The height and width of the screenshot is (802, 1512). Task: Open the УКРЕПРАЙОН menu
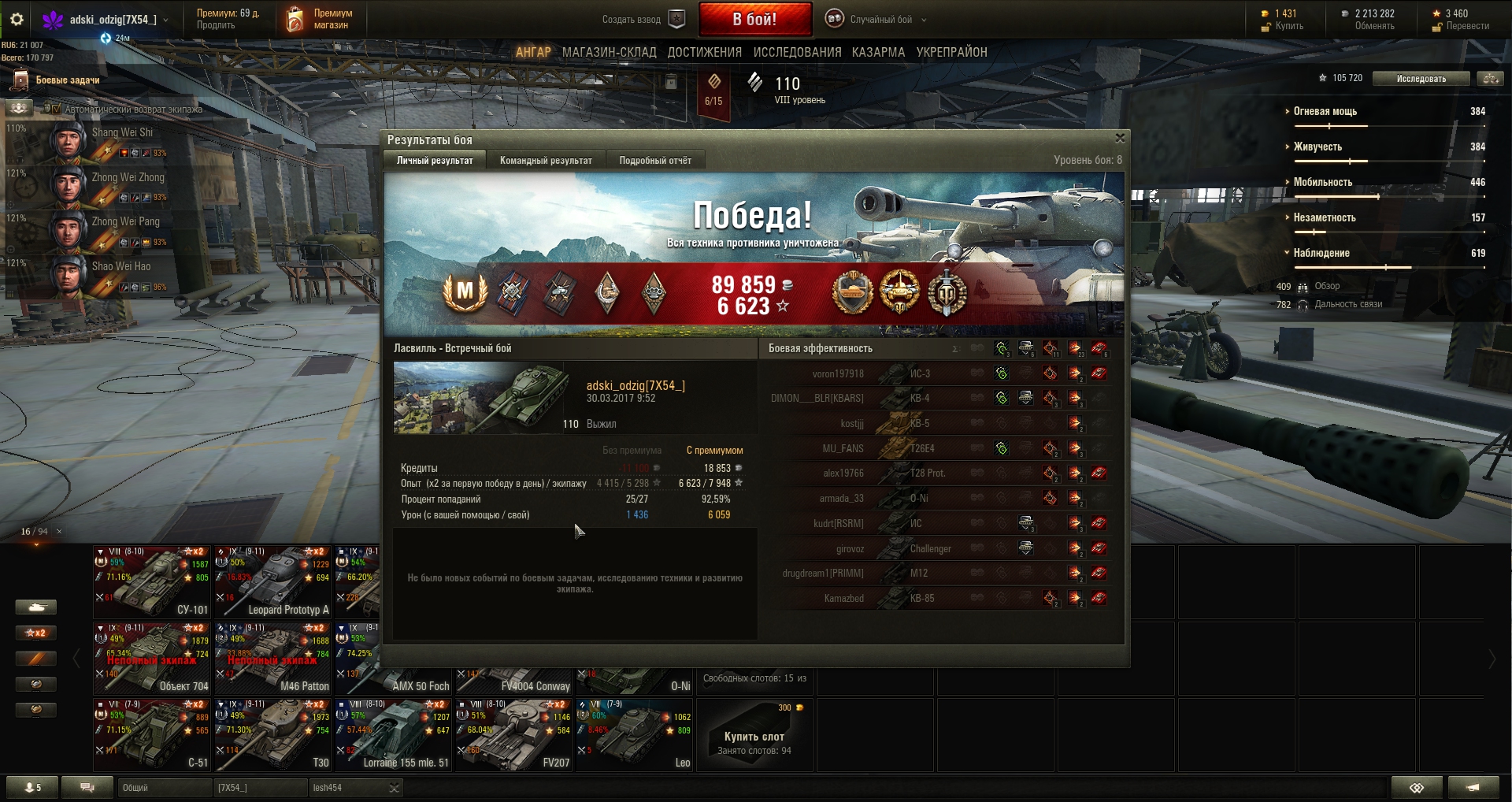point(951,52)
